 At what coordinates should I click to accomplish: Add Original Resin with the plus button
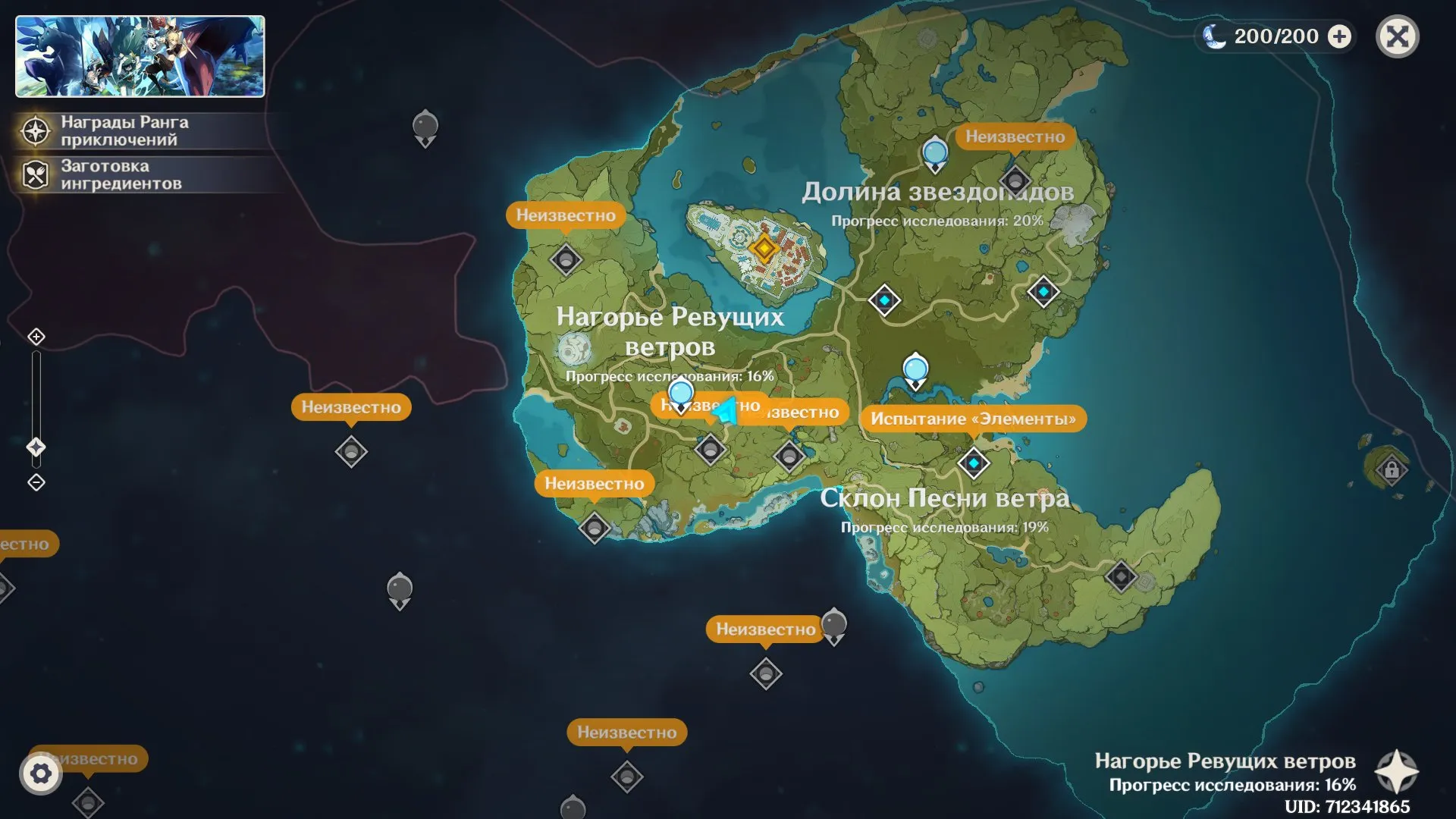[1340, 36]
